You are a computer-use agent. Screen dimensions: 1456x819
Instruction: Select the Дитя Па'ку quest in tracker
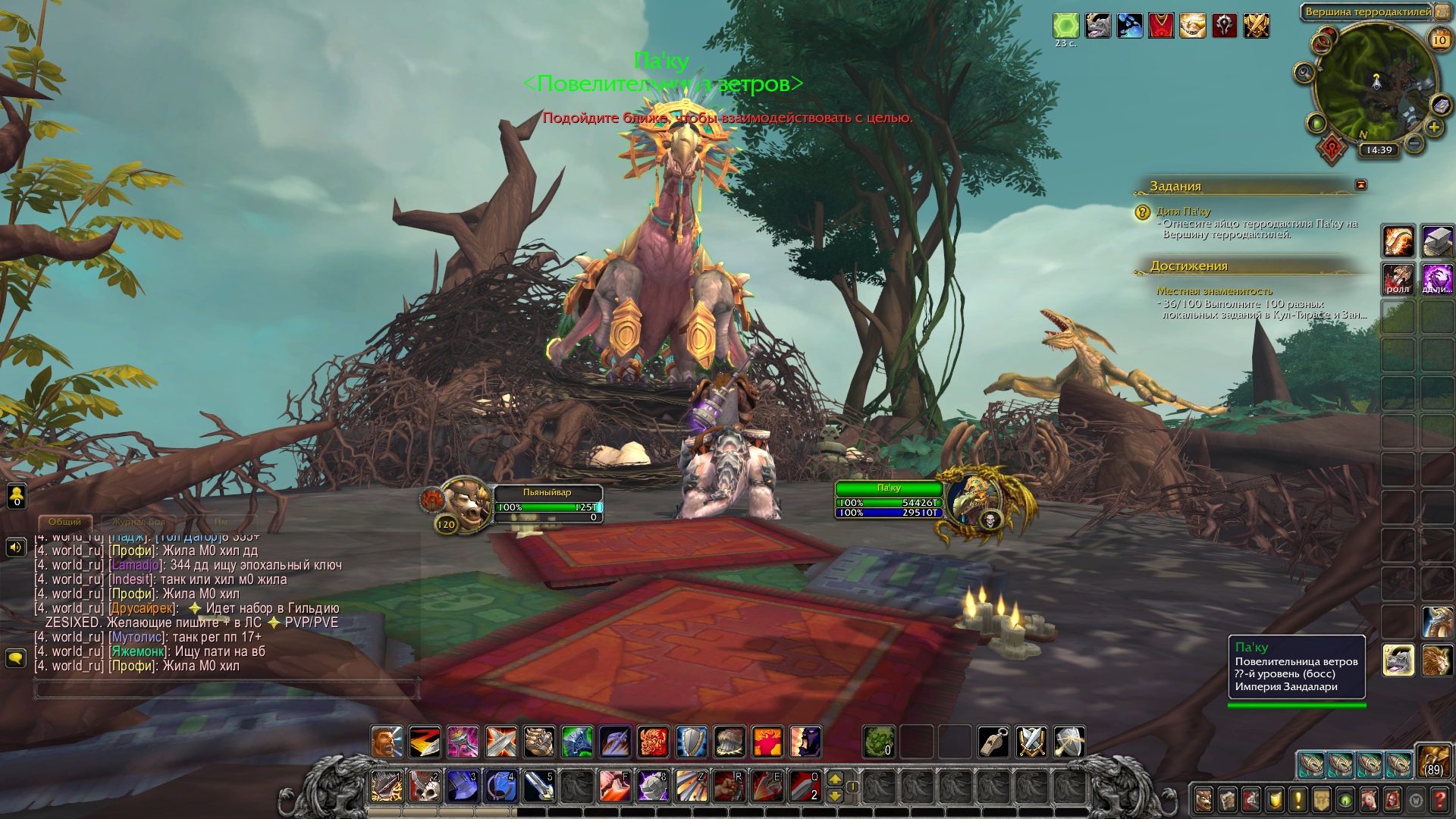click(x=1183, y=212)
